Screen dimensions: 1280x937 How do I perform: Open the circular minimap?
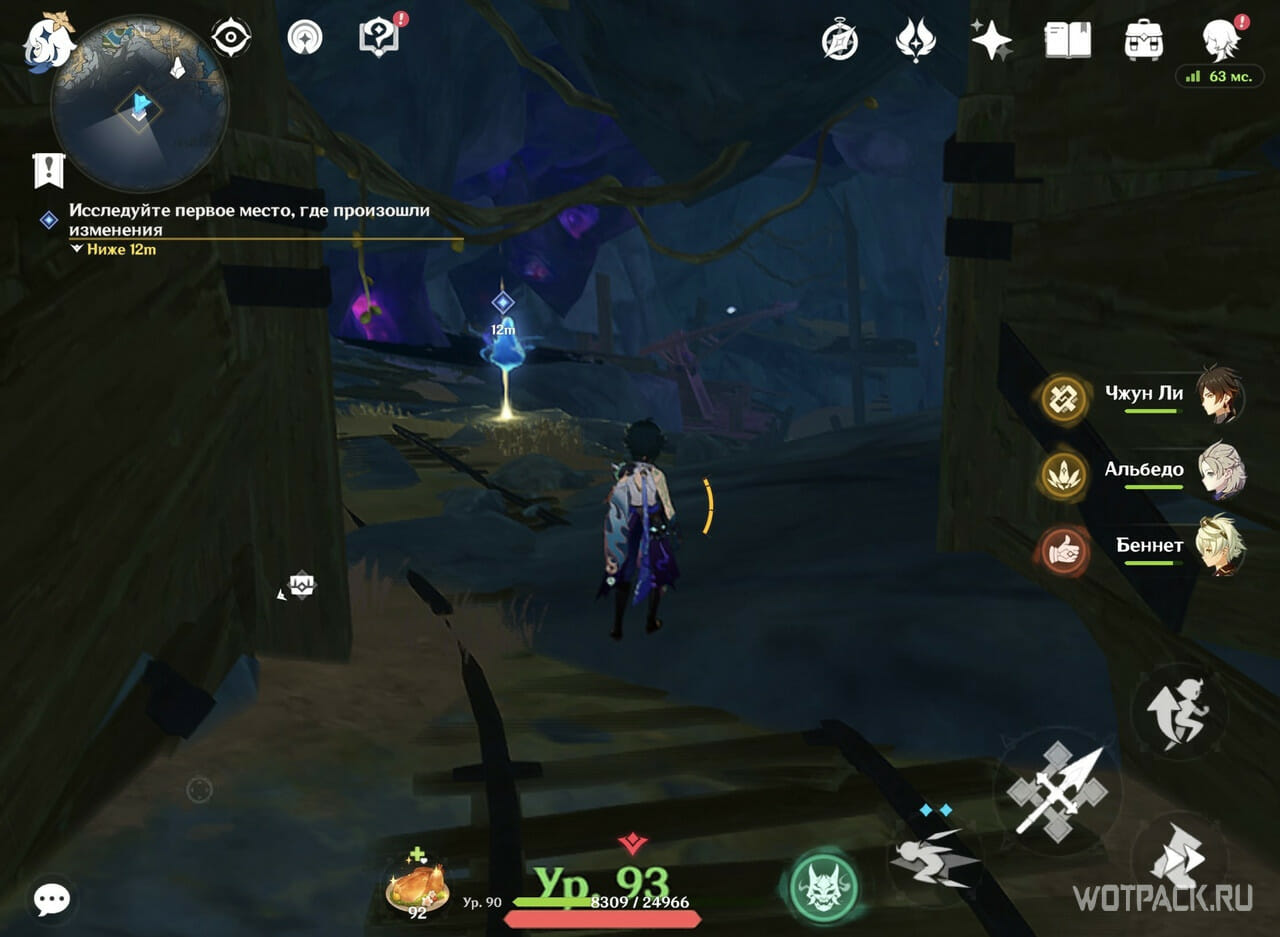(x=140, y=105)
